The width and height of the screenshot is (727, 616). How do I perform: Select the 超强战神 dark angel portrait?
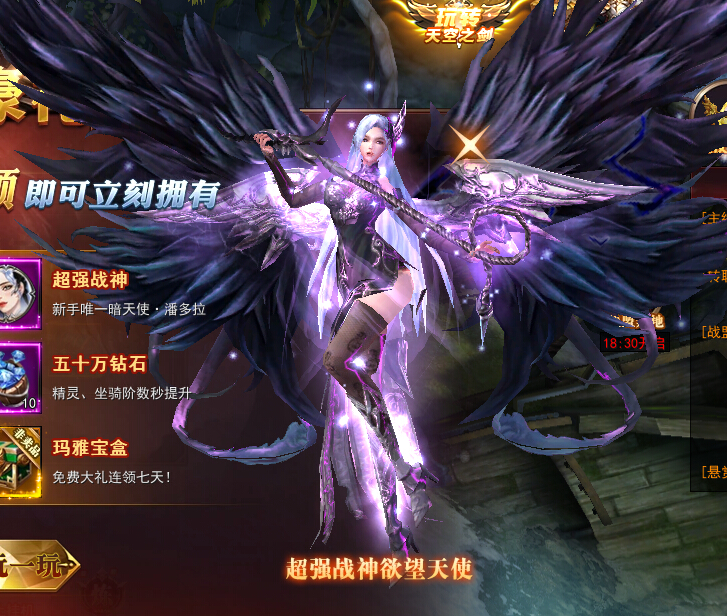[x=17, y=291]
